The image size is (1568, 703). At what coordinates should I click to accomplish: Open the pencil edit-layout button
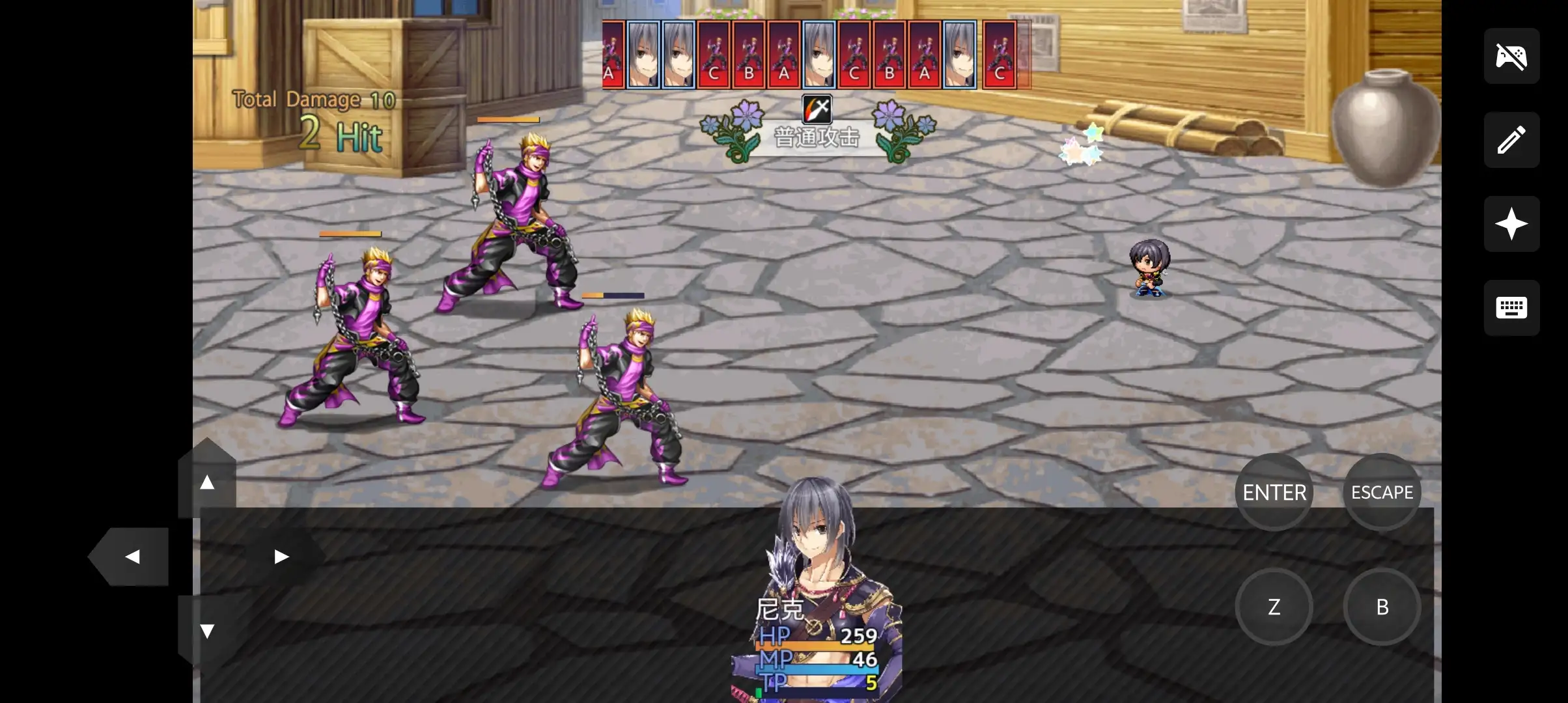click(1511, 140)
